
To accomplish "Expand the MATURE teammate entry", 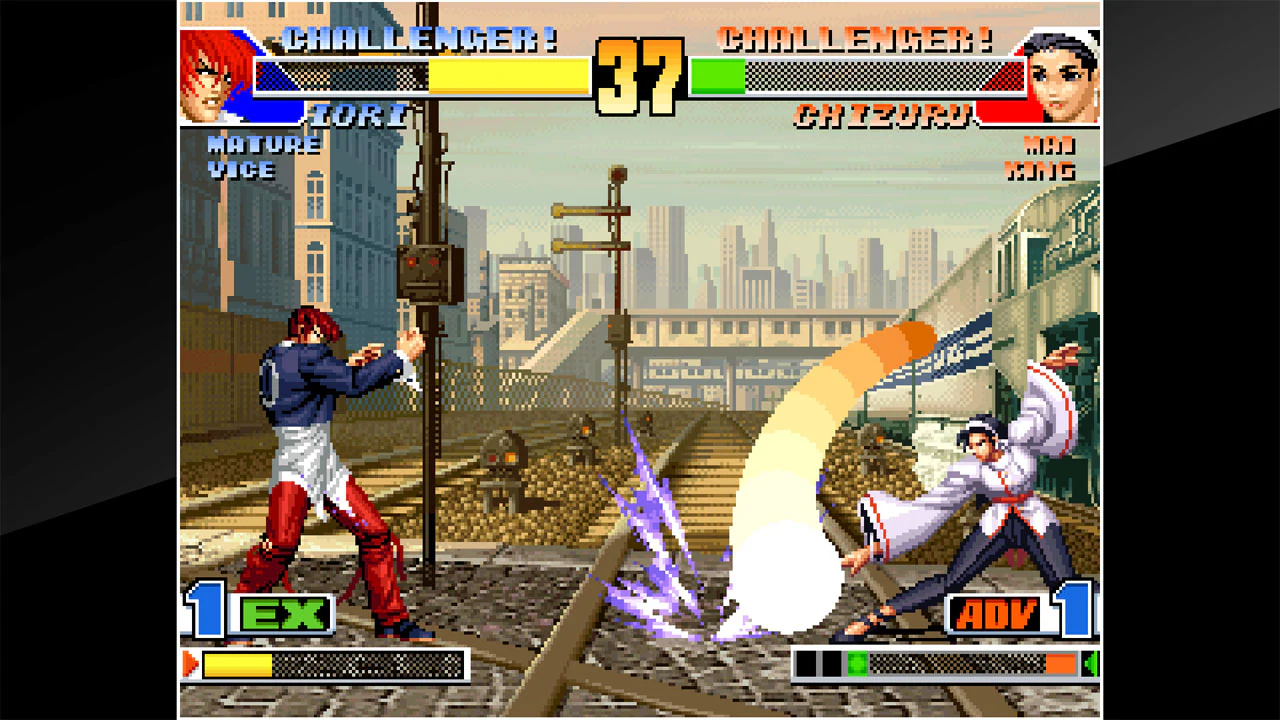I will [x=262, y=146].
